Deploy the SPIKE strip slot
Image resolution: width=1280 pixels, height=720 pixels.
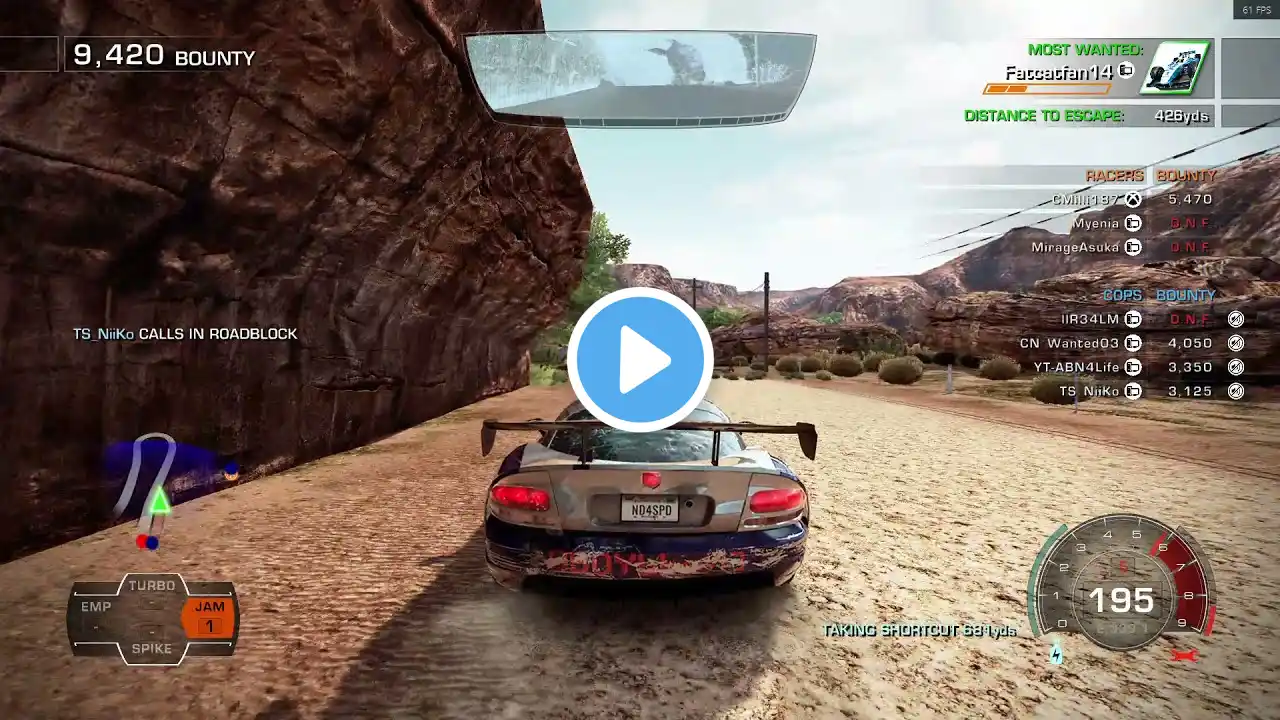[152, 648]
